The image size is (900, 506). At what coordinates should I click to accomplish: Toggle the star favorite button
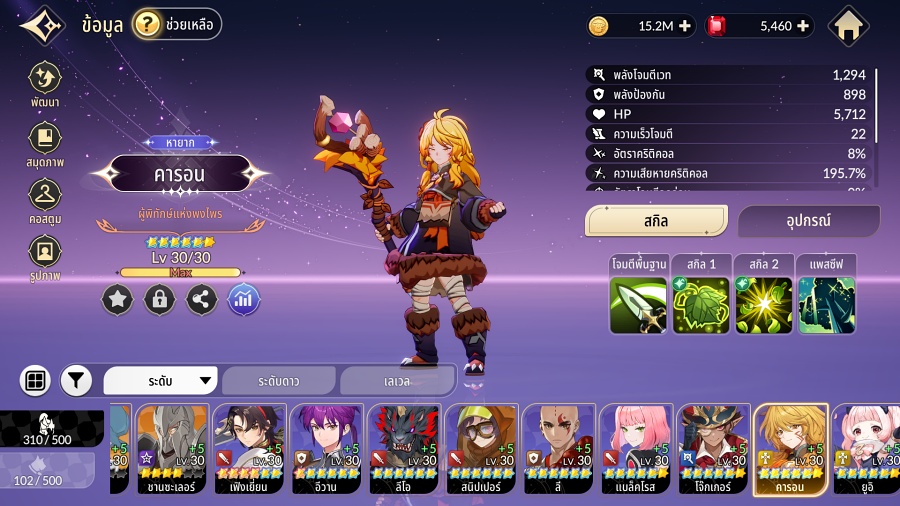click(x=118, y=298)
